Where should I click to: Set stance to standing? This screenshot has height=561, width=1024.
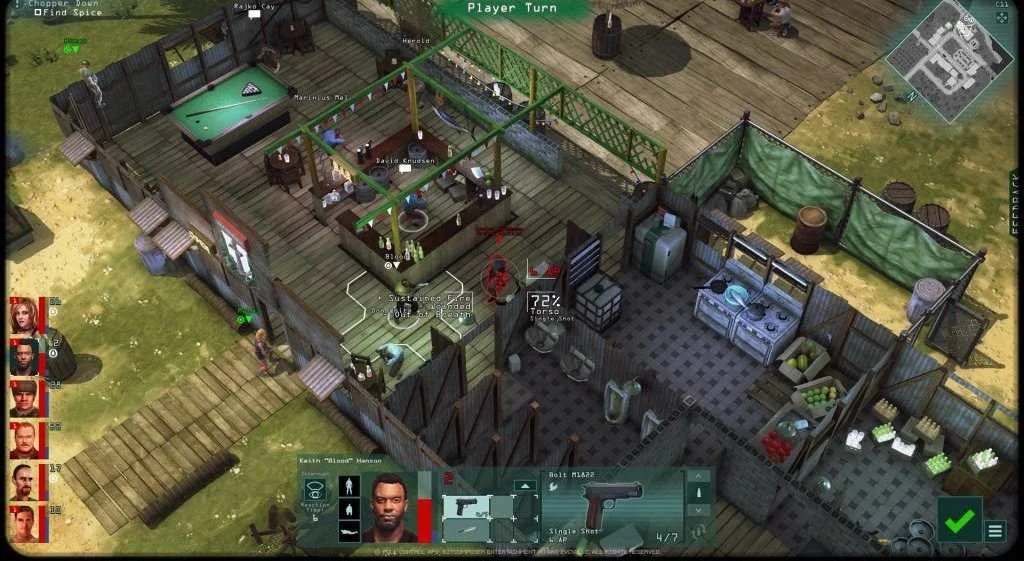351,486
